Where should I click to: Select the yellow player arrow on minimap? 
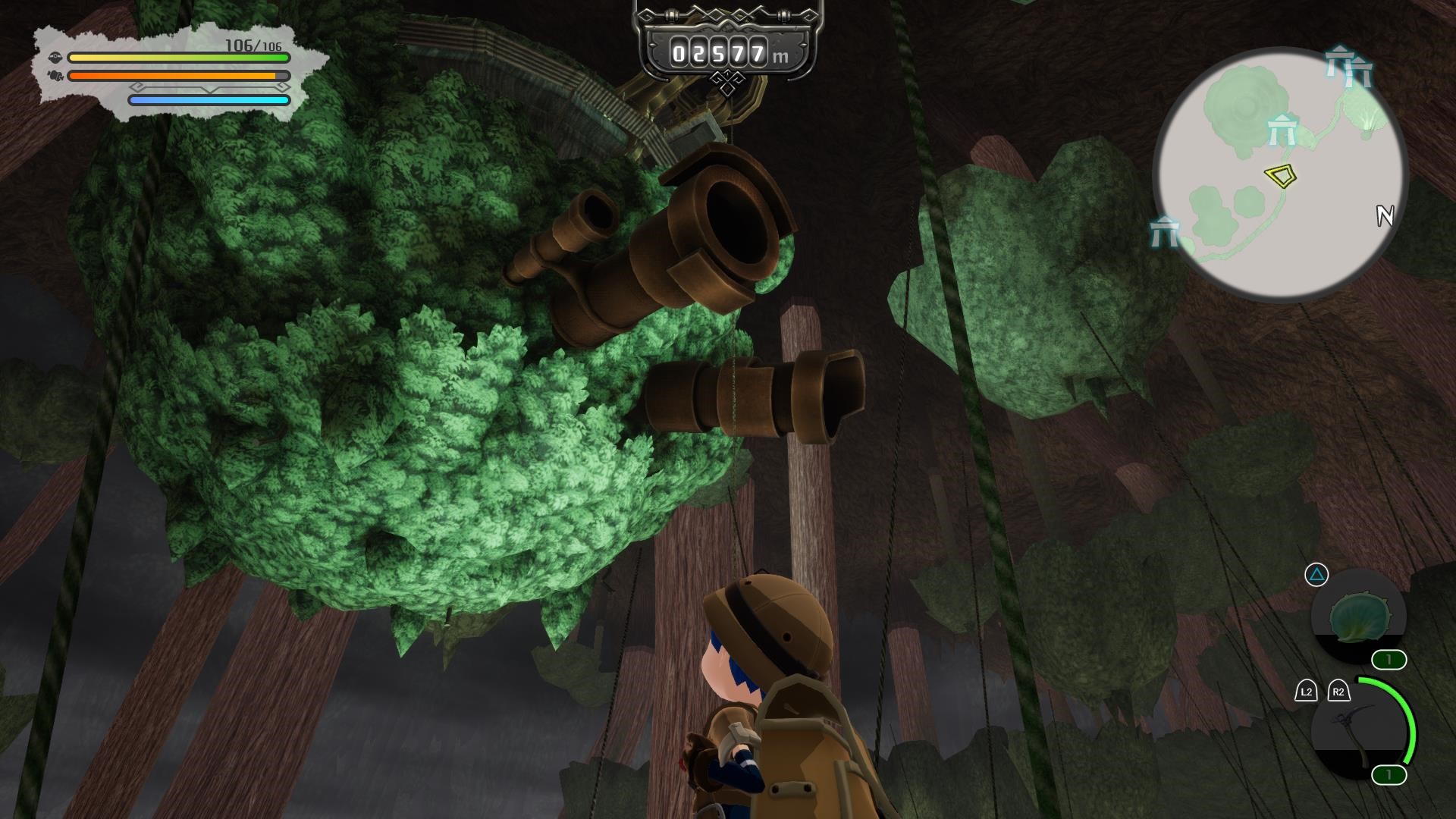(x=1280, y=176)
